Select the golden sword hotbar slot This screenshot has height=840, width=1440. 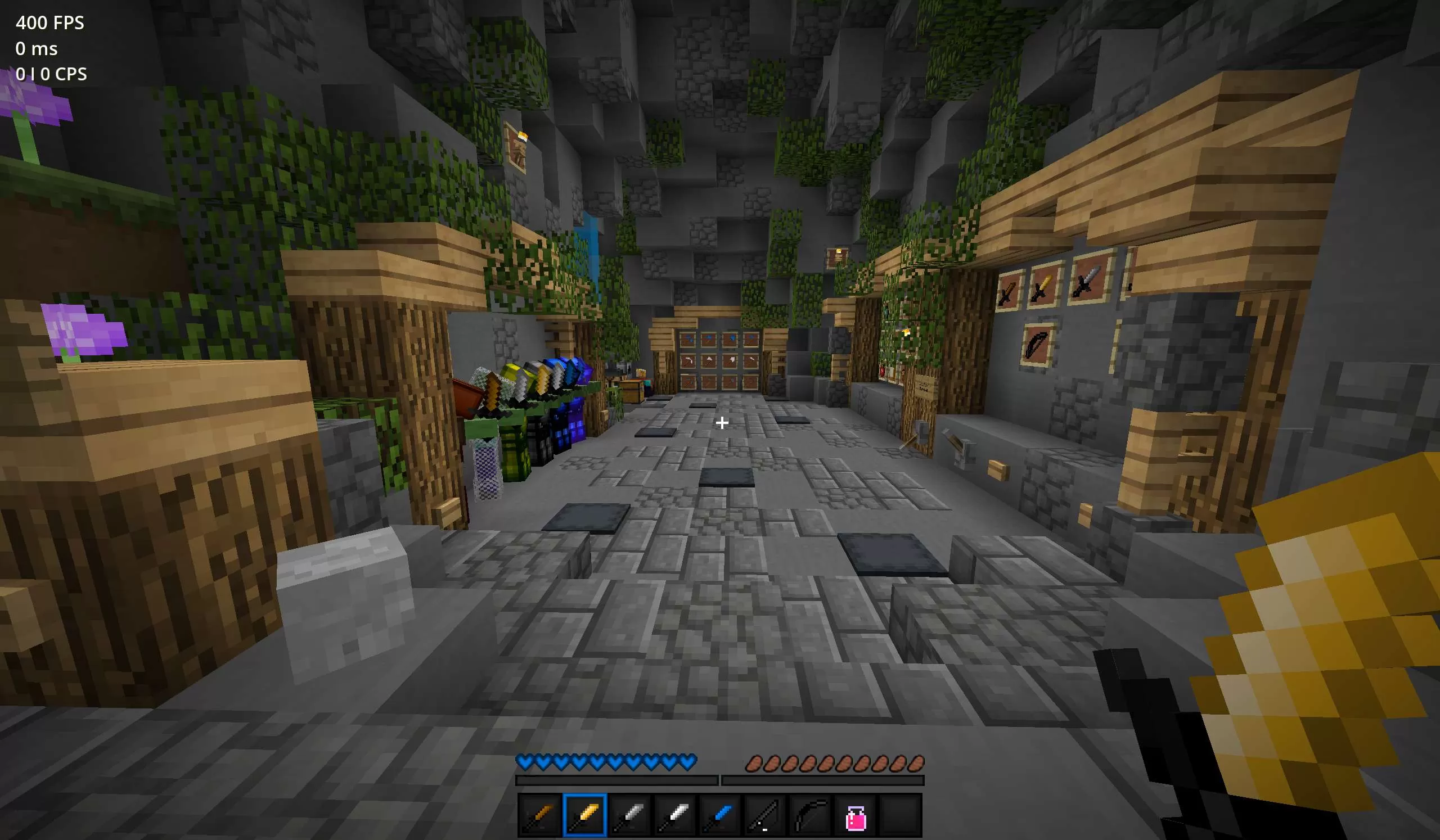585,815
